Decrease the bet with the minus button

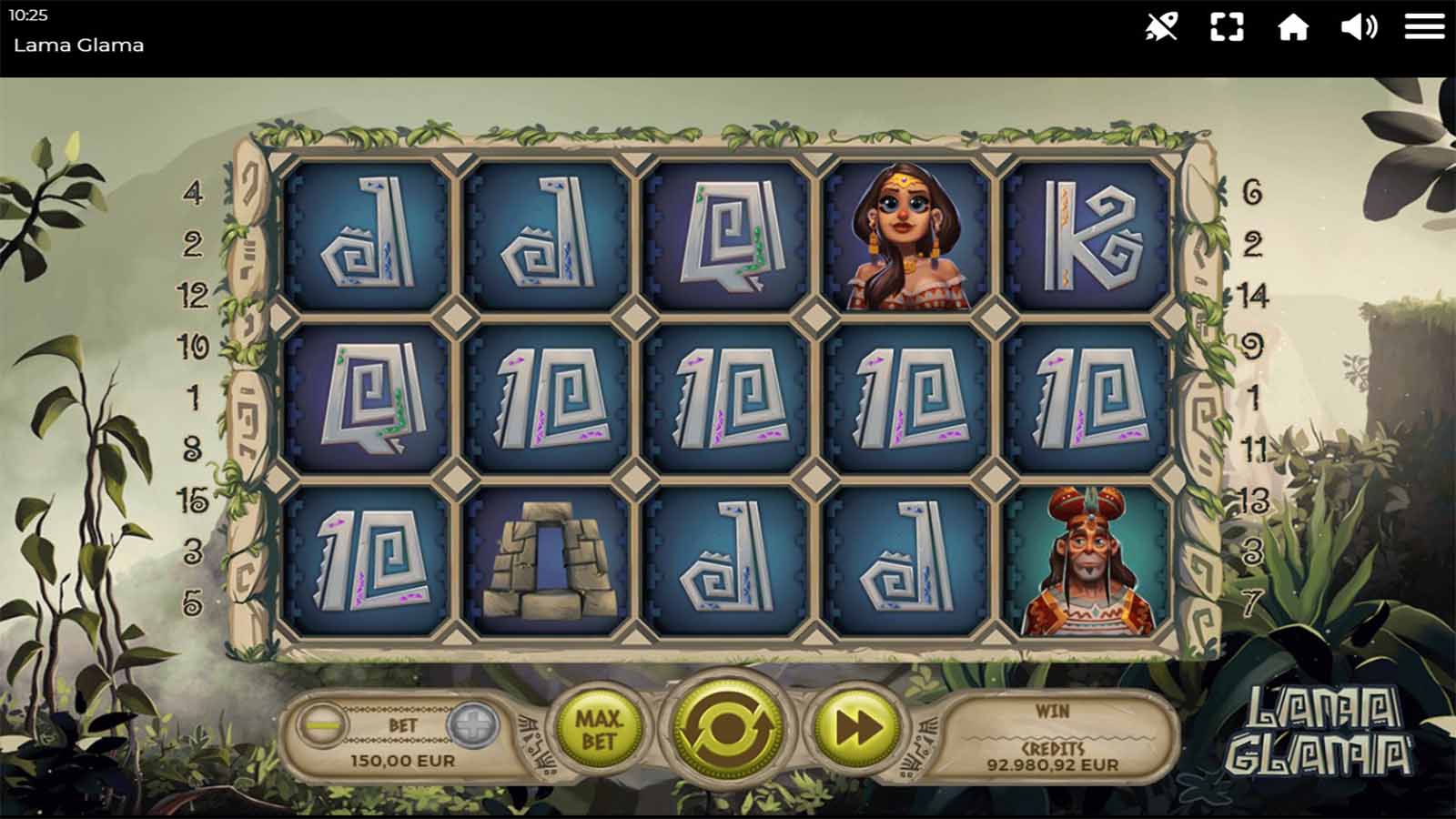pyautogui.click(x=320, y=725)
